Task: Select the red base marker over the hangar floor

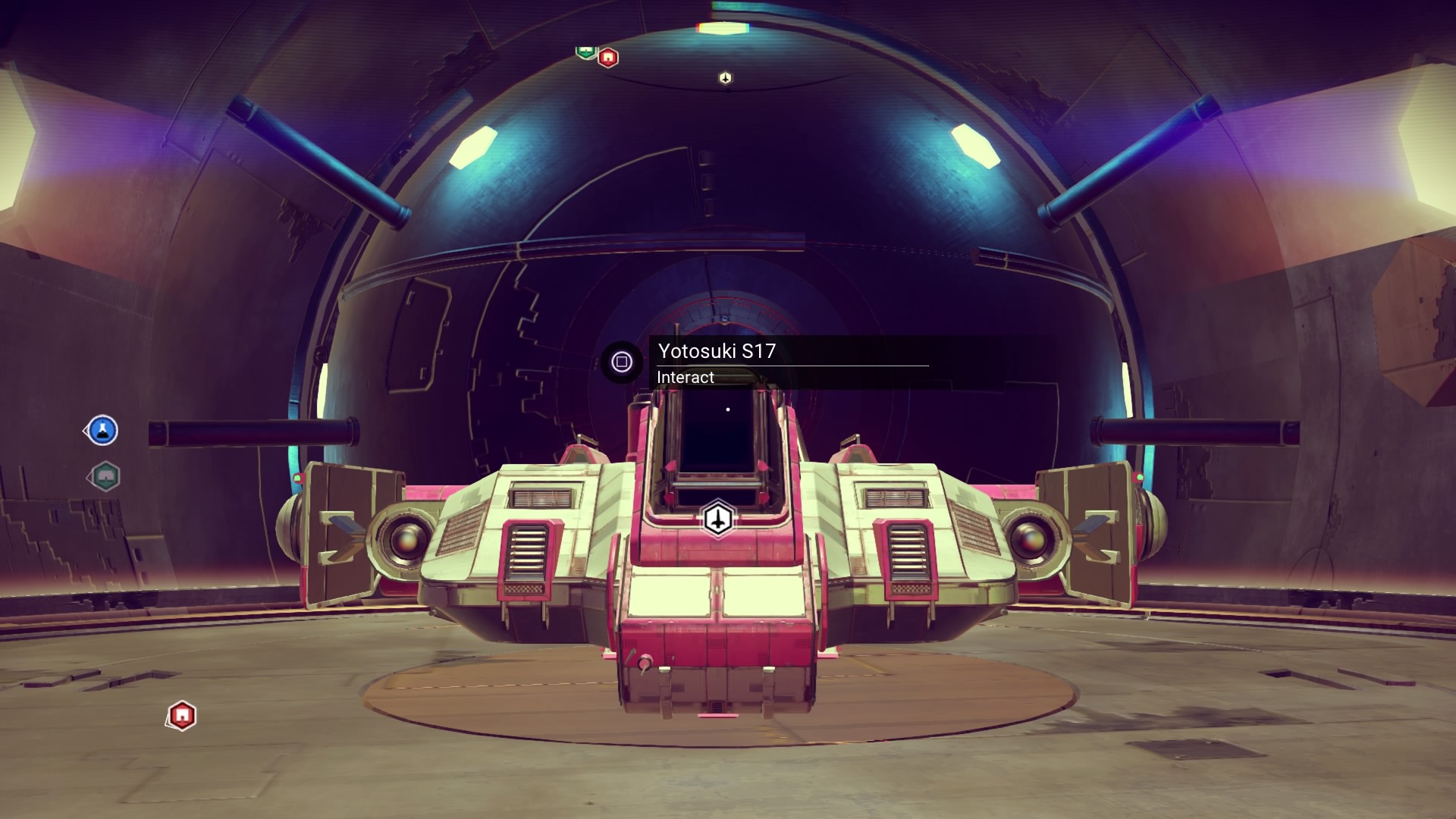Action: (182, 715)
